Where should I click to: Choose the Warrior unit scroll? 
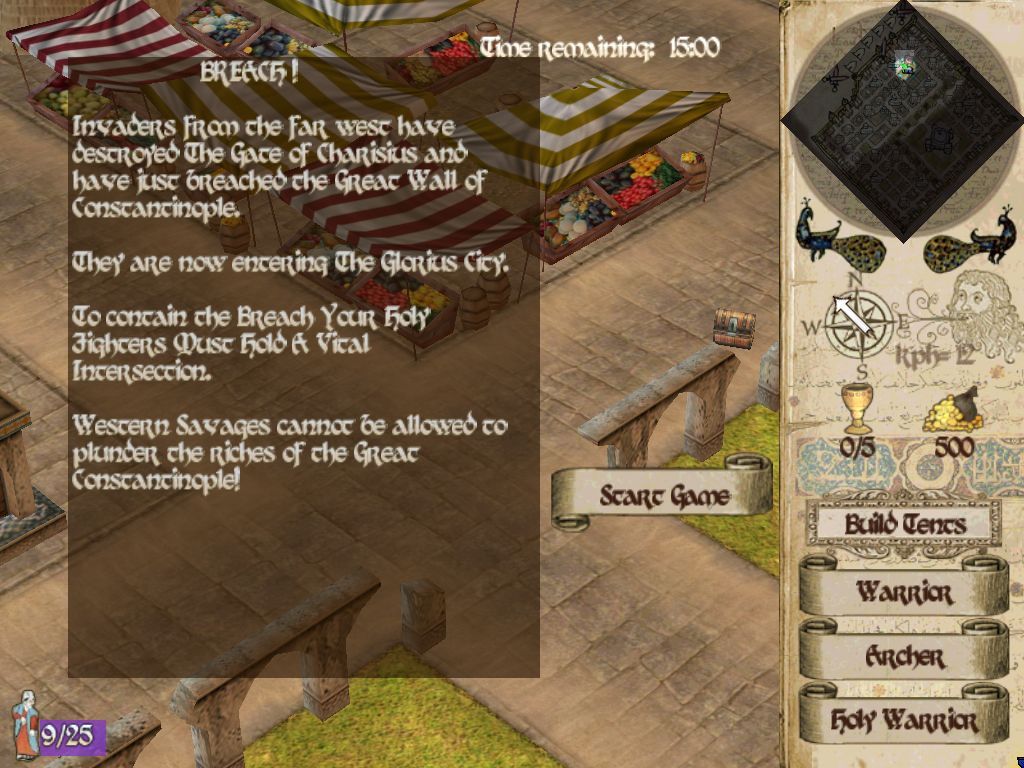pyautogui.click(x=903, y=591)
